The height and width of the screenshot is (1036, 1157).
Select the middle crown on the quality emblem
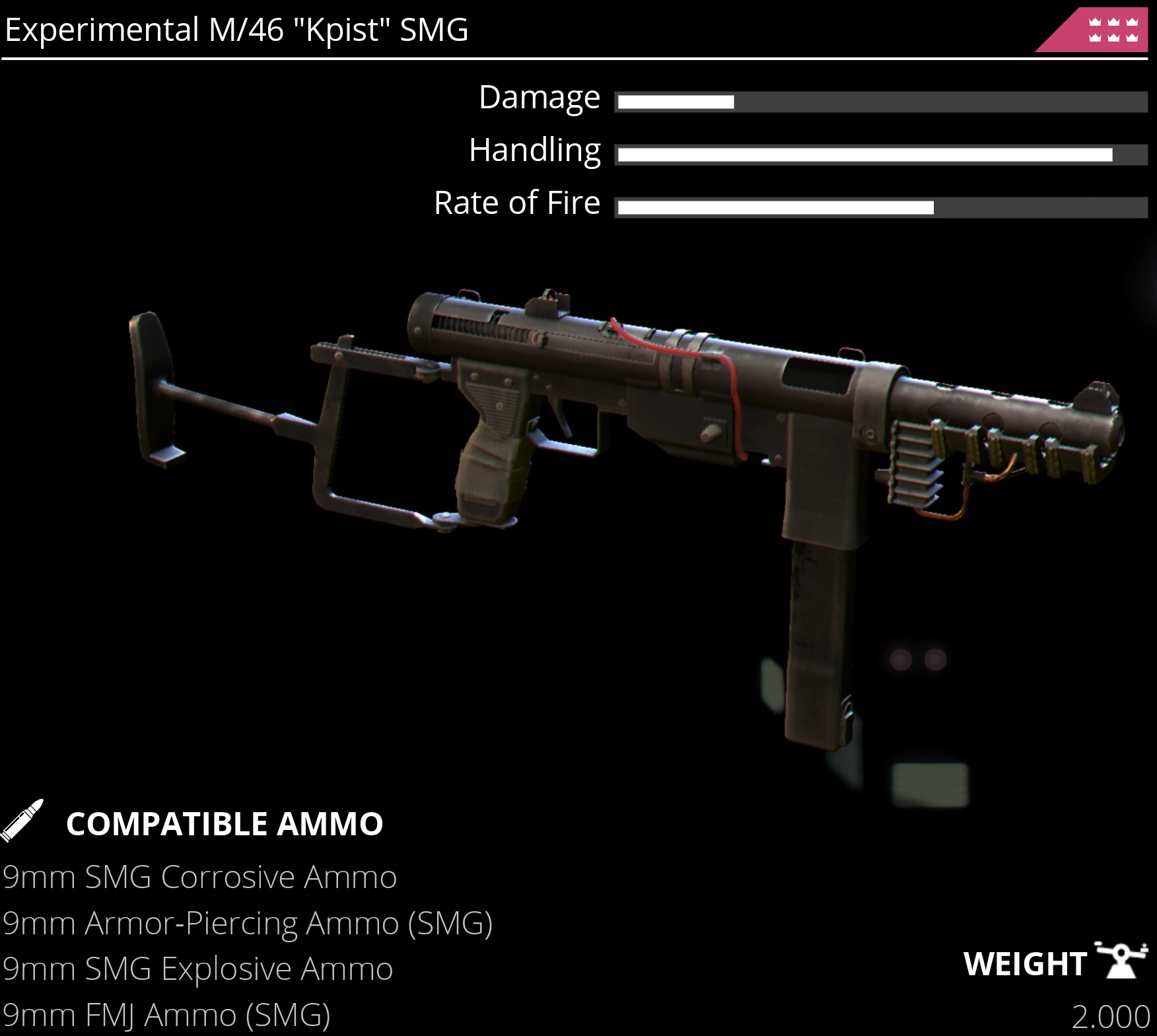pos(1114,22)
